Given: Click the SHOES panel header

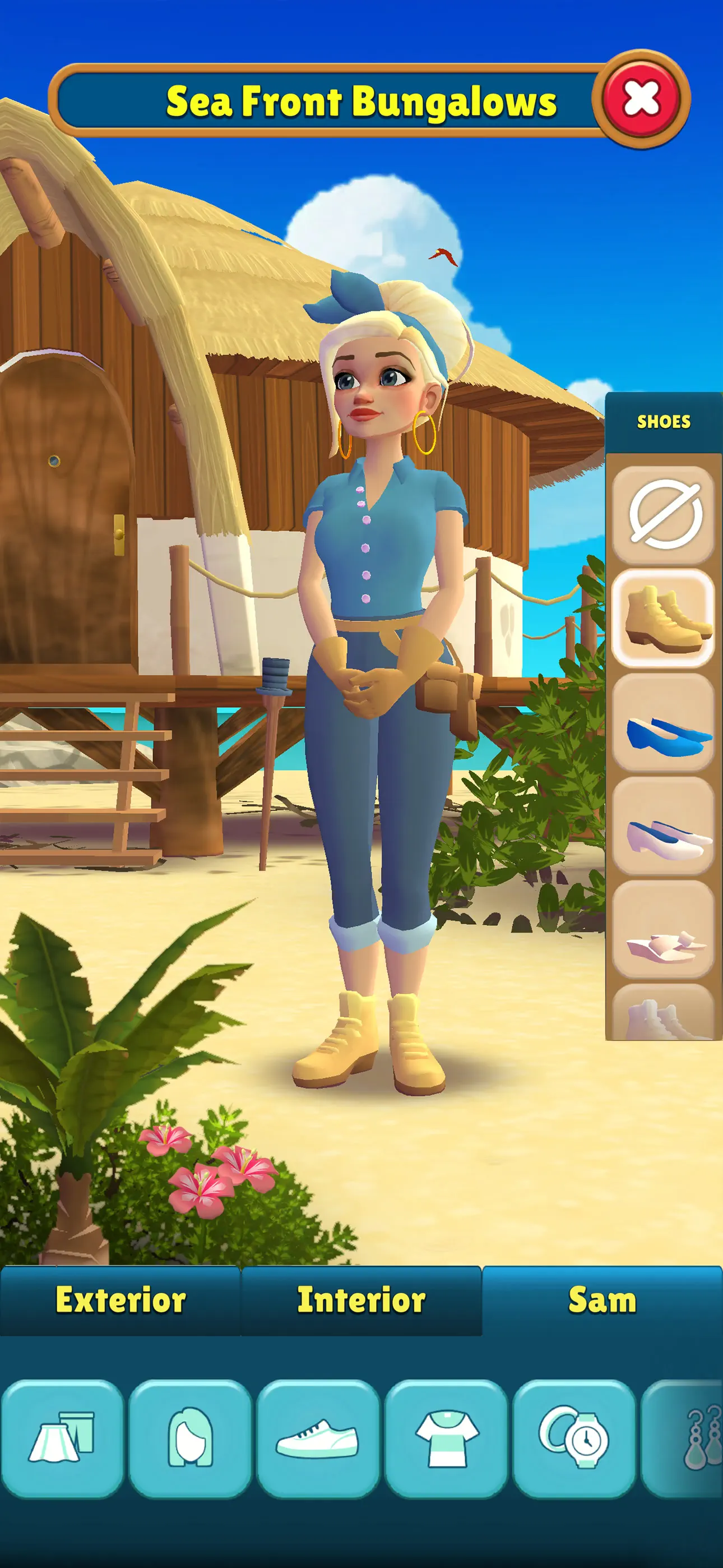Looking at the screenshot, I should tap(665, 421).
